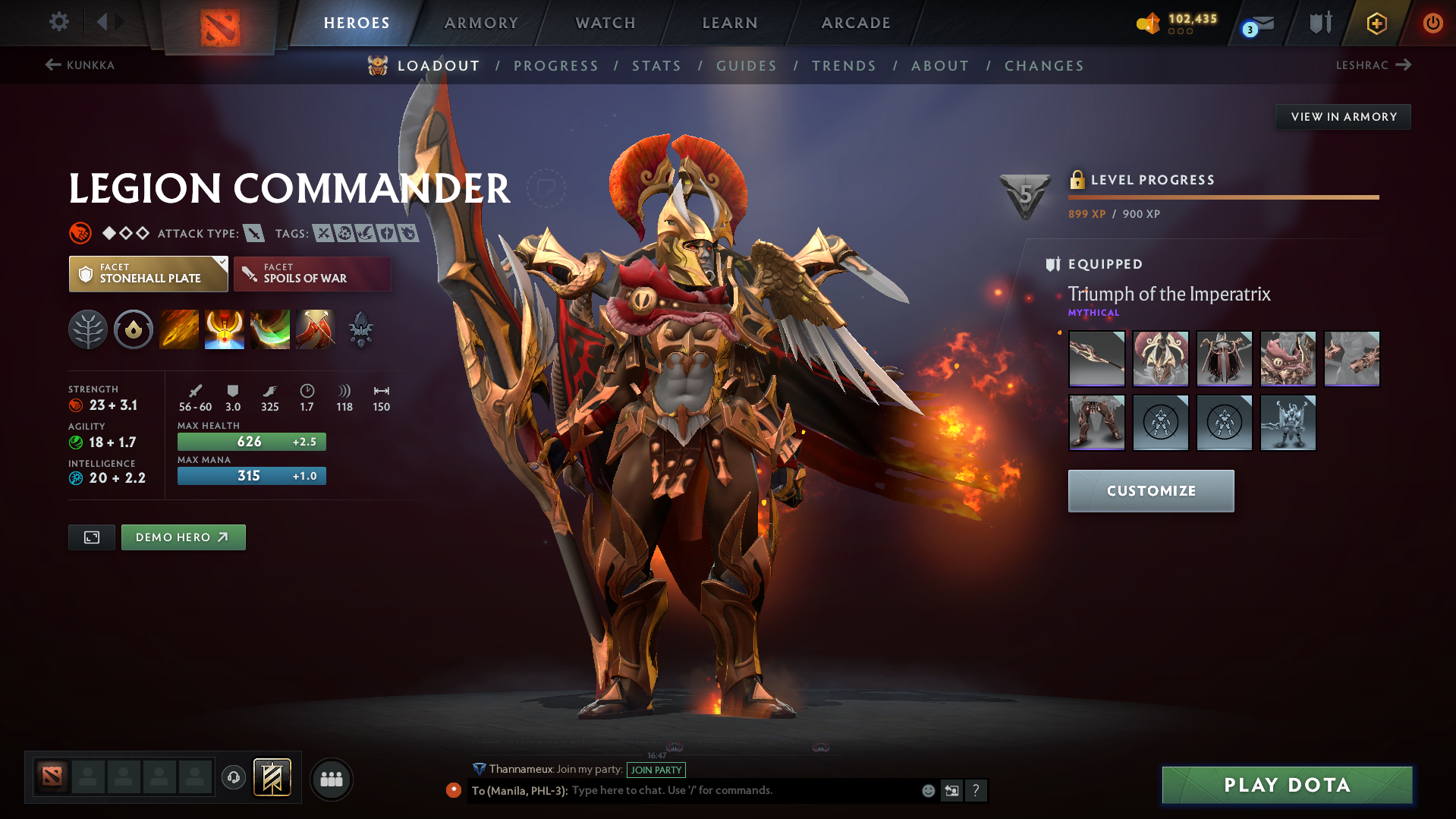This screenshot has height=819, width=1456.
Task: Select the Duel ability icon
Action: (316, 329)
